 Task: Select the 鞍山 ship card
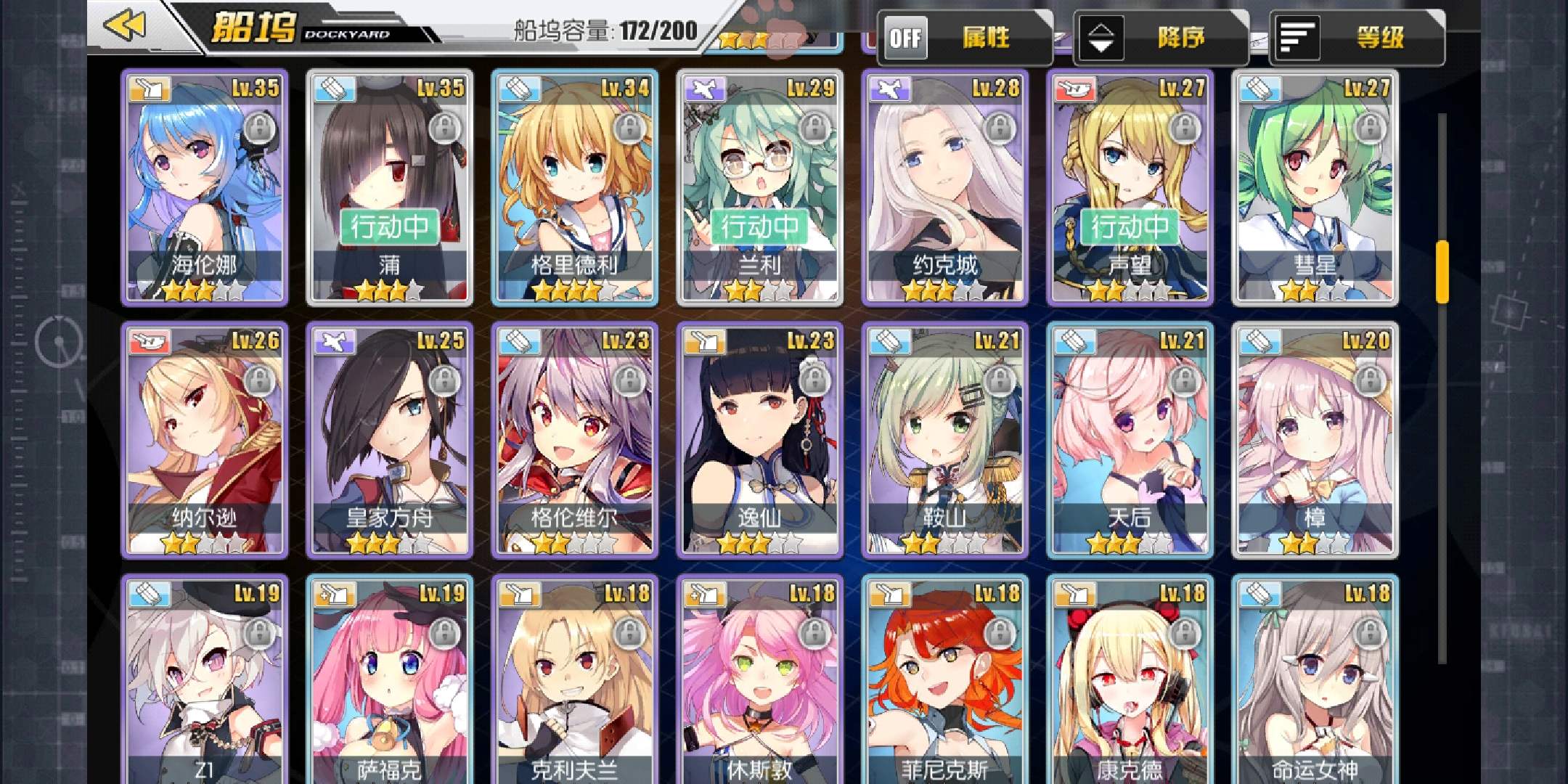[945, 440]
